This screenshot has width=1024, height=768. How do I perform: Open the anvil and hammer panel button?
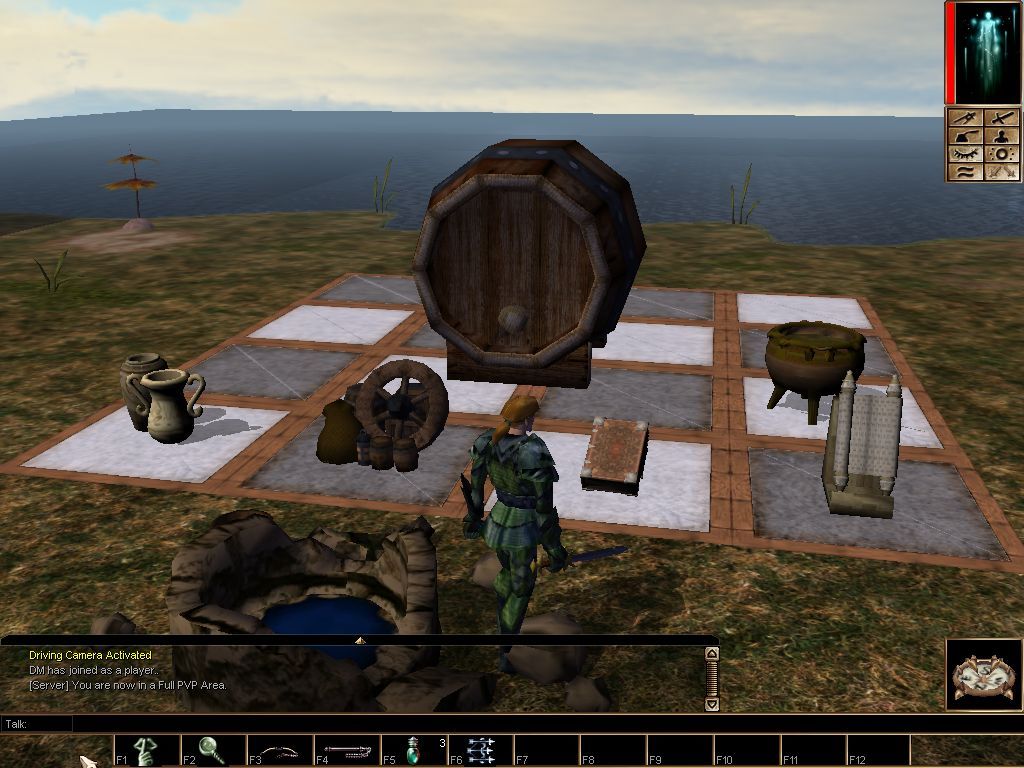point(966,137)
